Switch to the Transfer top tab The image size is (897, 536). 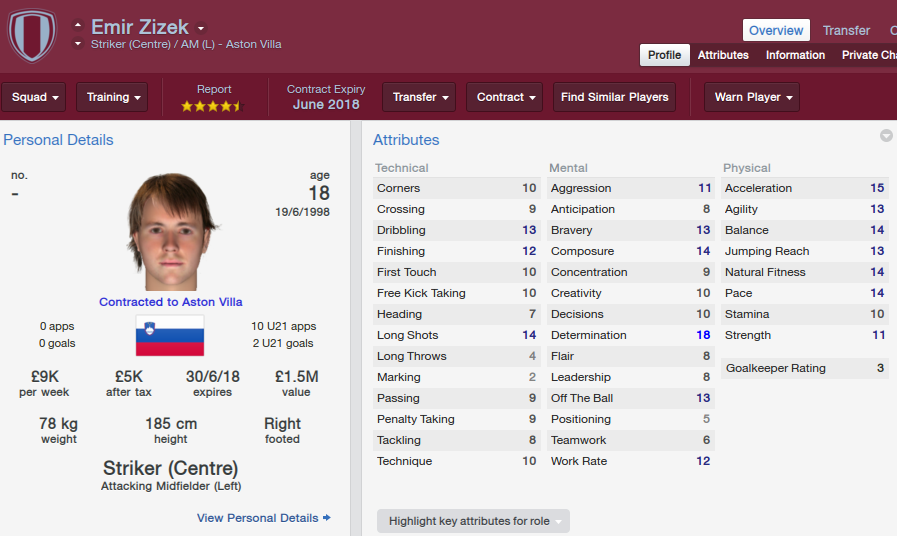[846, 30]
